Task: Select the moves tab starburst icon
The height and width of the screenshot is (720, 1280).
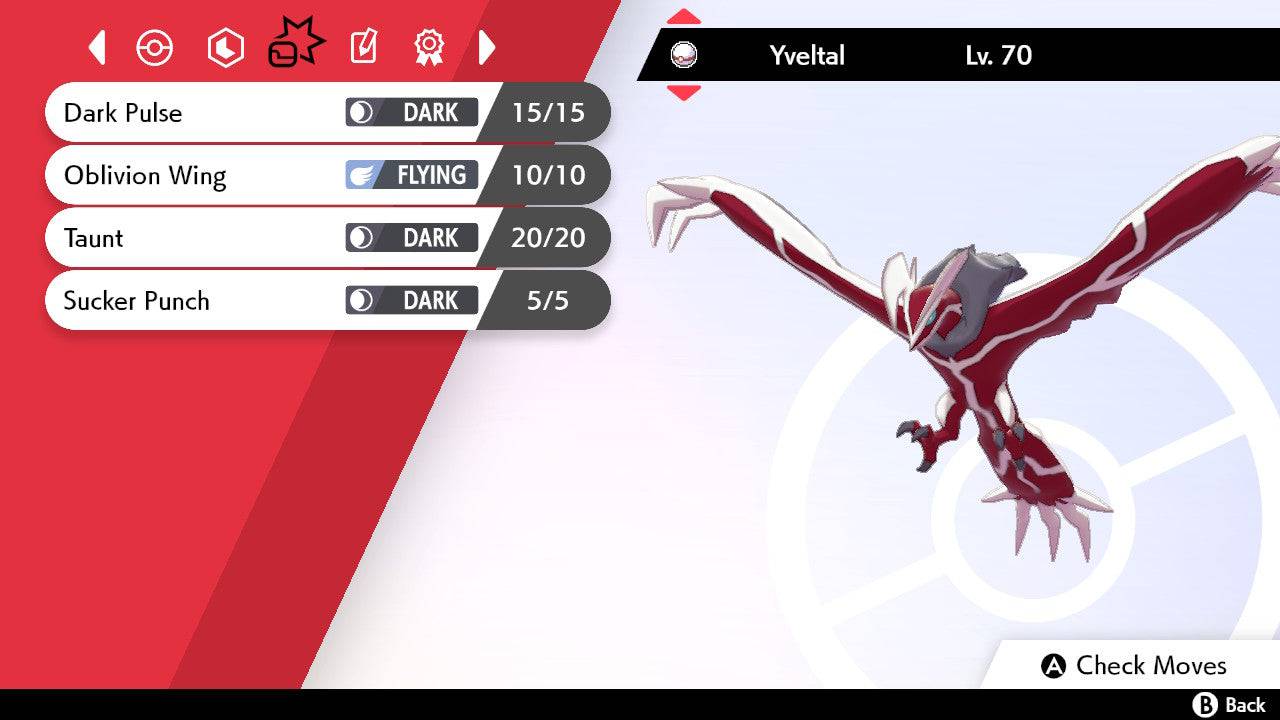Action: 297,43
